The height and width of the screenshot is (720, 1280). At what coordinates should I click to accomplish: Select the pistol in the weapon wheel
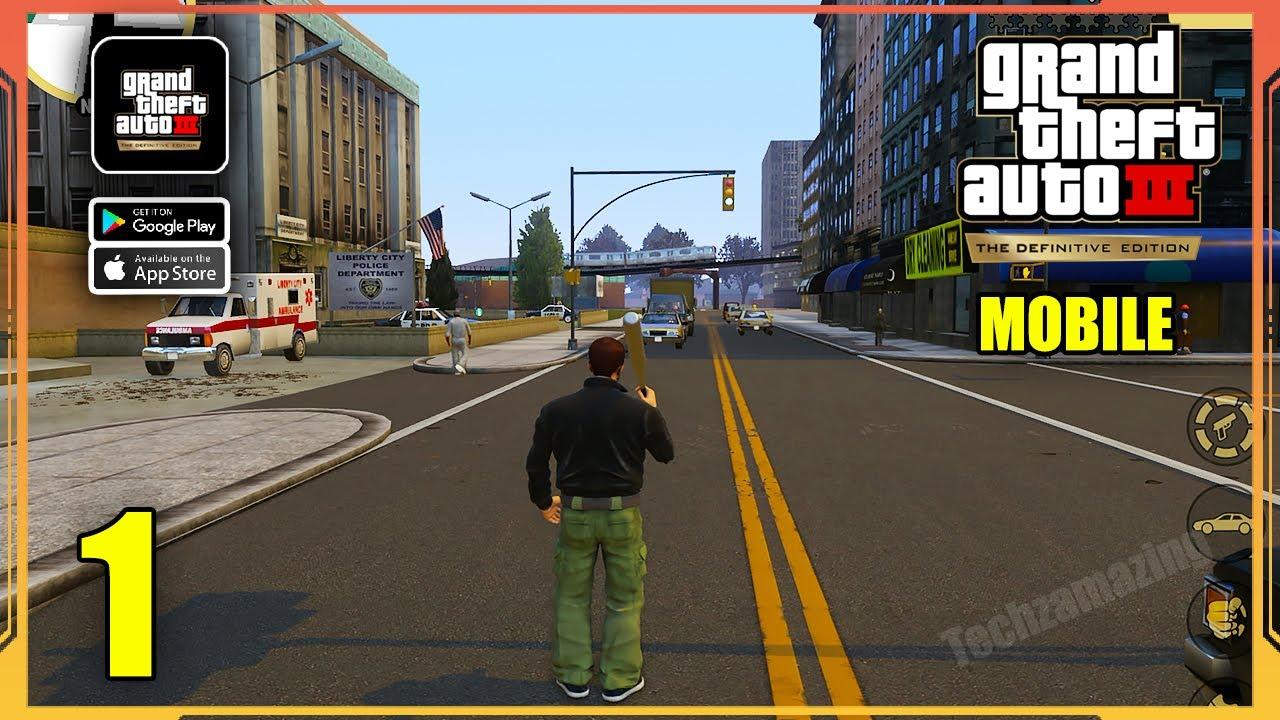click(1222, 427)
